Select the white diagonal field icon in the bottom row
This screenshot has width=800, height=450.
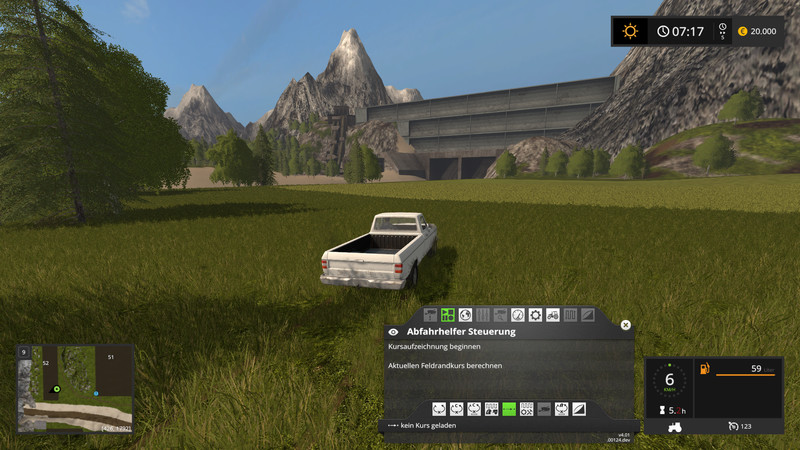580,409
